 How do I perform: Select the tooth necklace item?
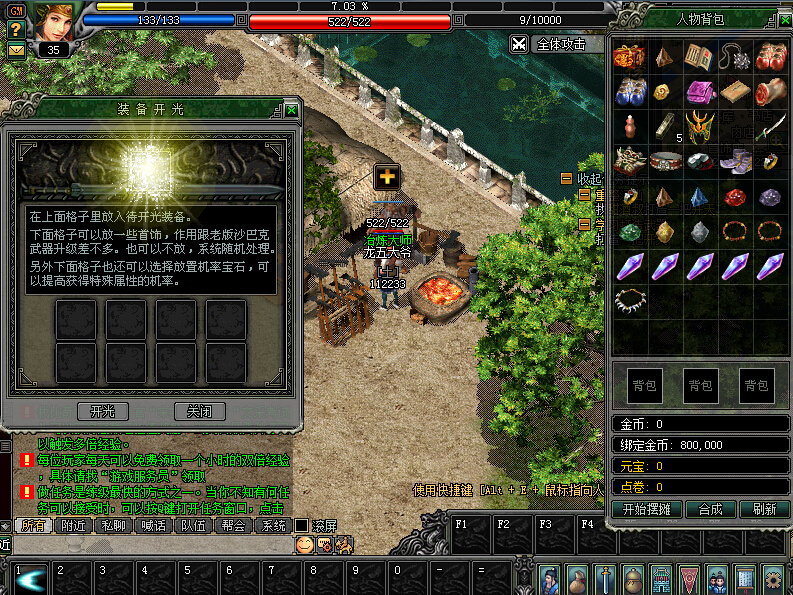pyautogui.click(x=628, y=298)
